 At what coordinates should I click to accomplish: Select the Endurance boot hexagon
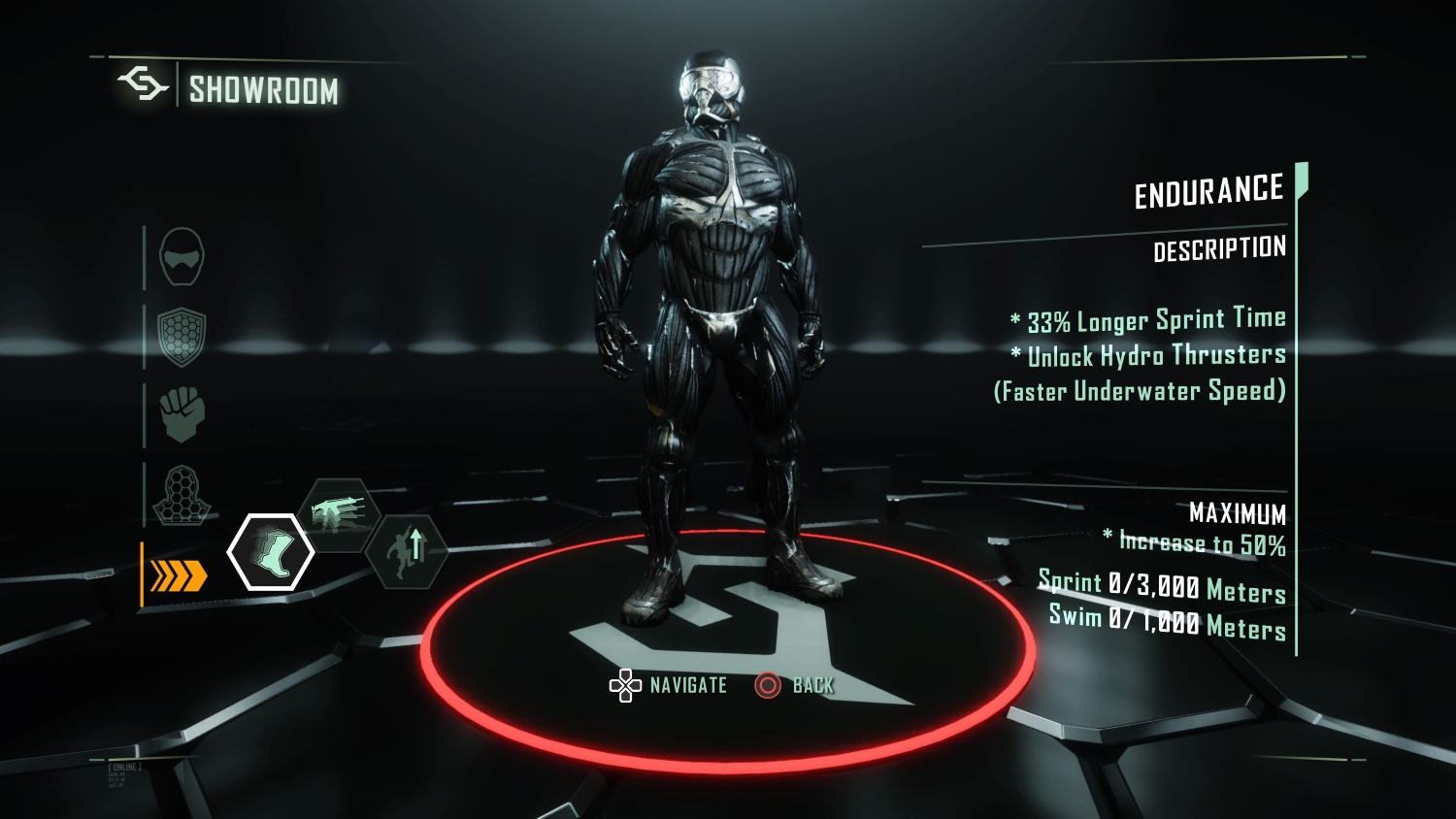tap(271, 552)
